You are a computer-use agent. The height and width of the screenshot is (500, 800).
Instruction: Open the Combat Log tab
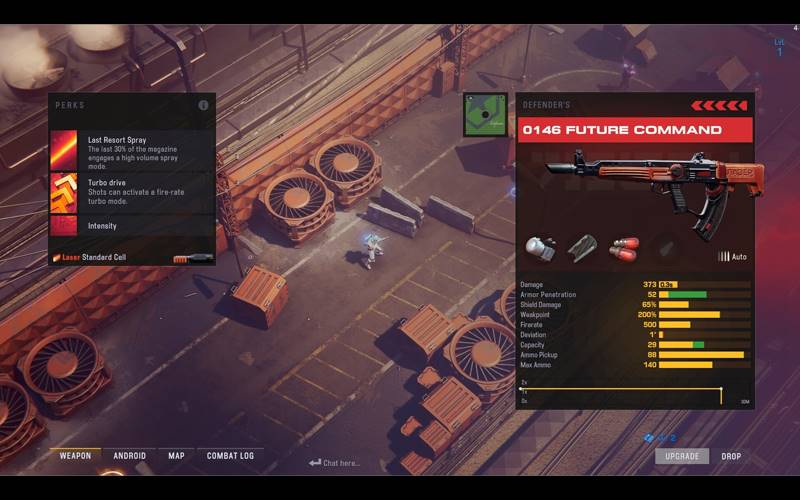pos(230,456)
